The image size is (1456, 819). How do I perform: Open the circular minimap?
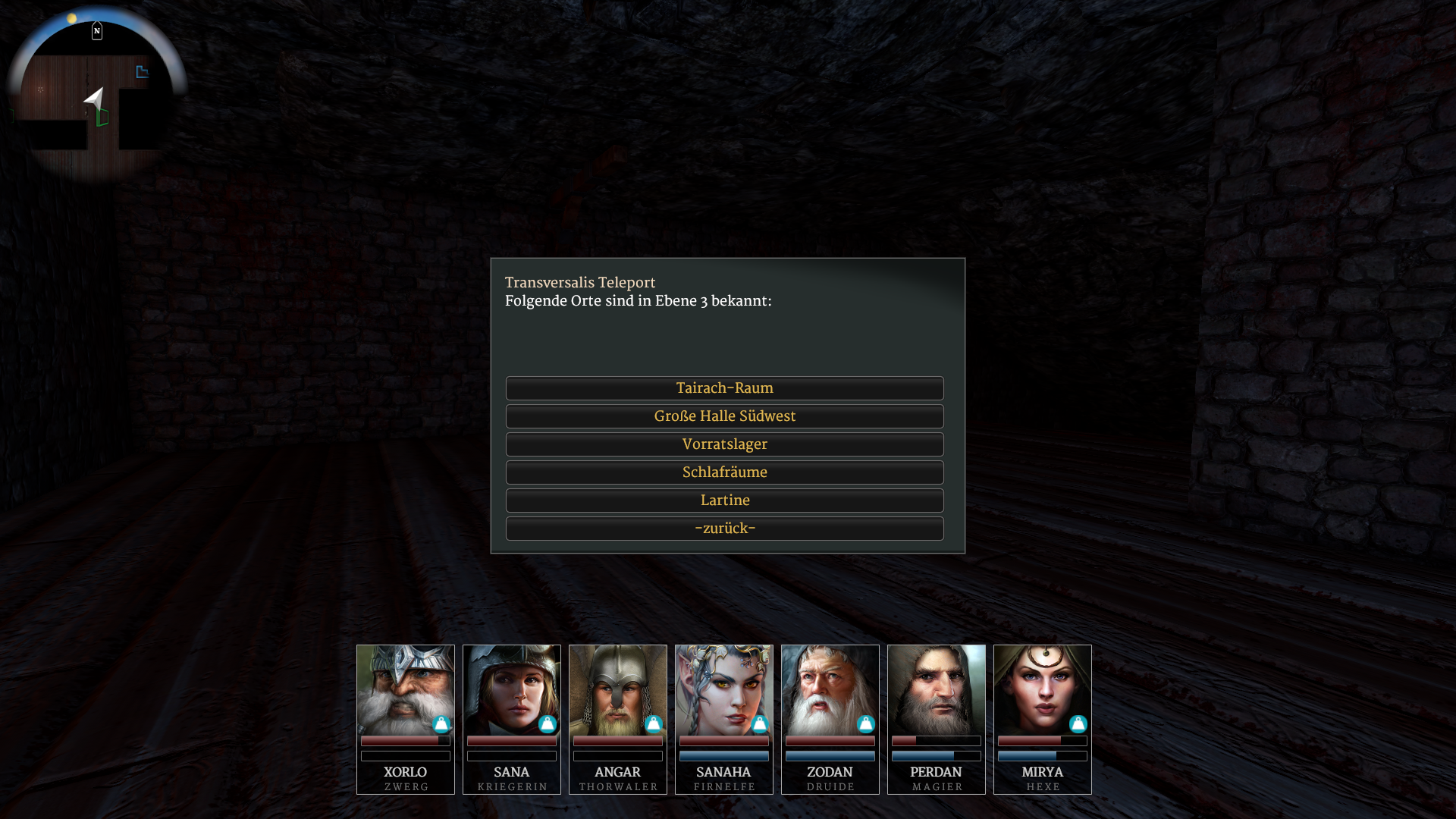pos(96,99)
